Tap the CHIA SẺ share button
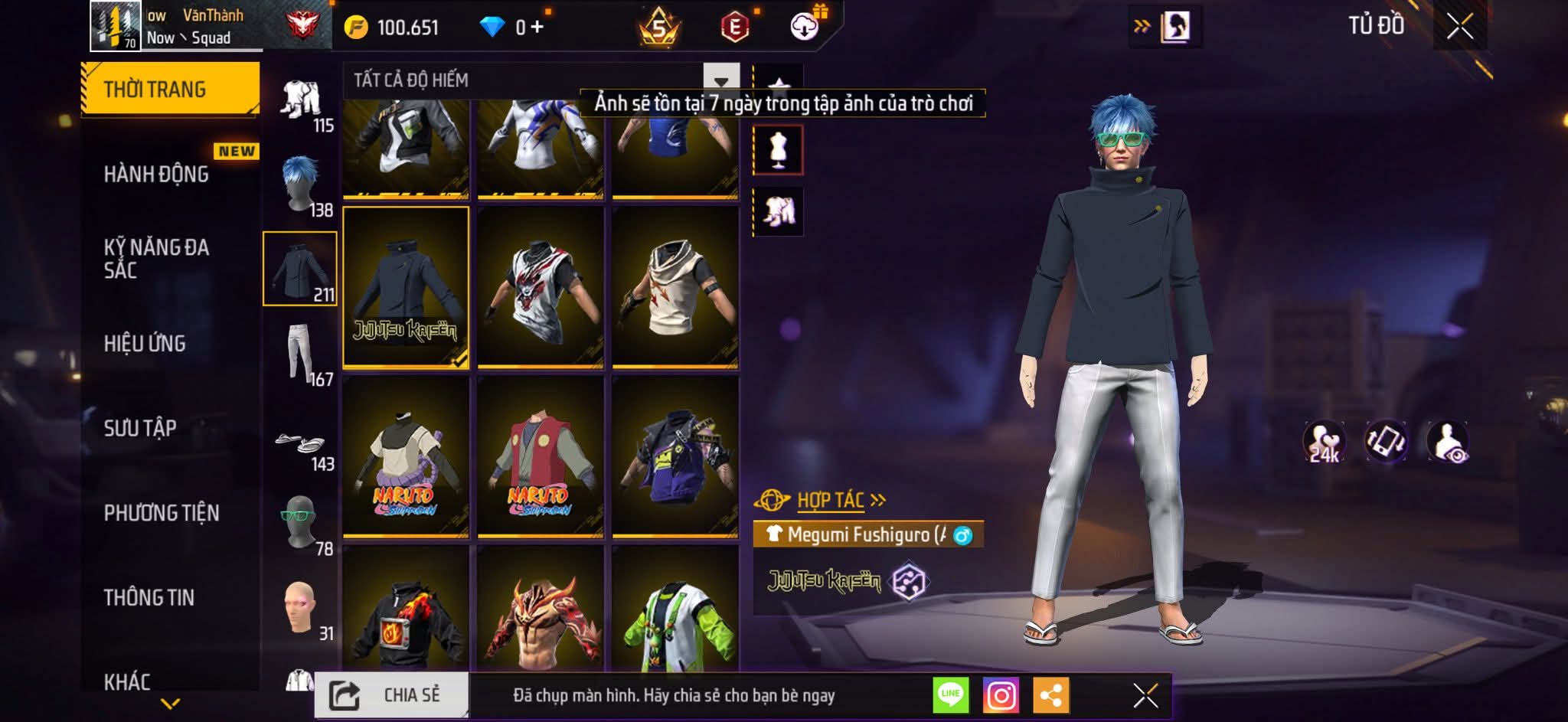The width and height of the screenshot is (1568, 722). point(391,695)
